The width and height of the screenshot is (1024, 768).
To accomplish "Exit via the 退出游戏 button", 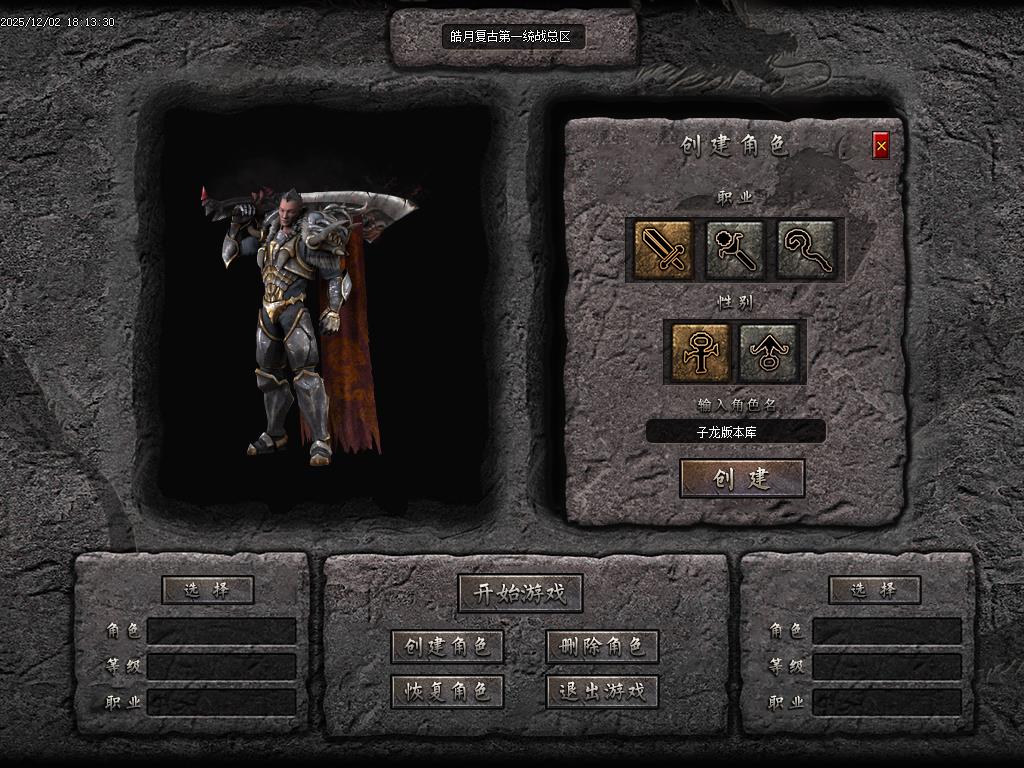I will click(x=602, y=691).
